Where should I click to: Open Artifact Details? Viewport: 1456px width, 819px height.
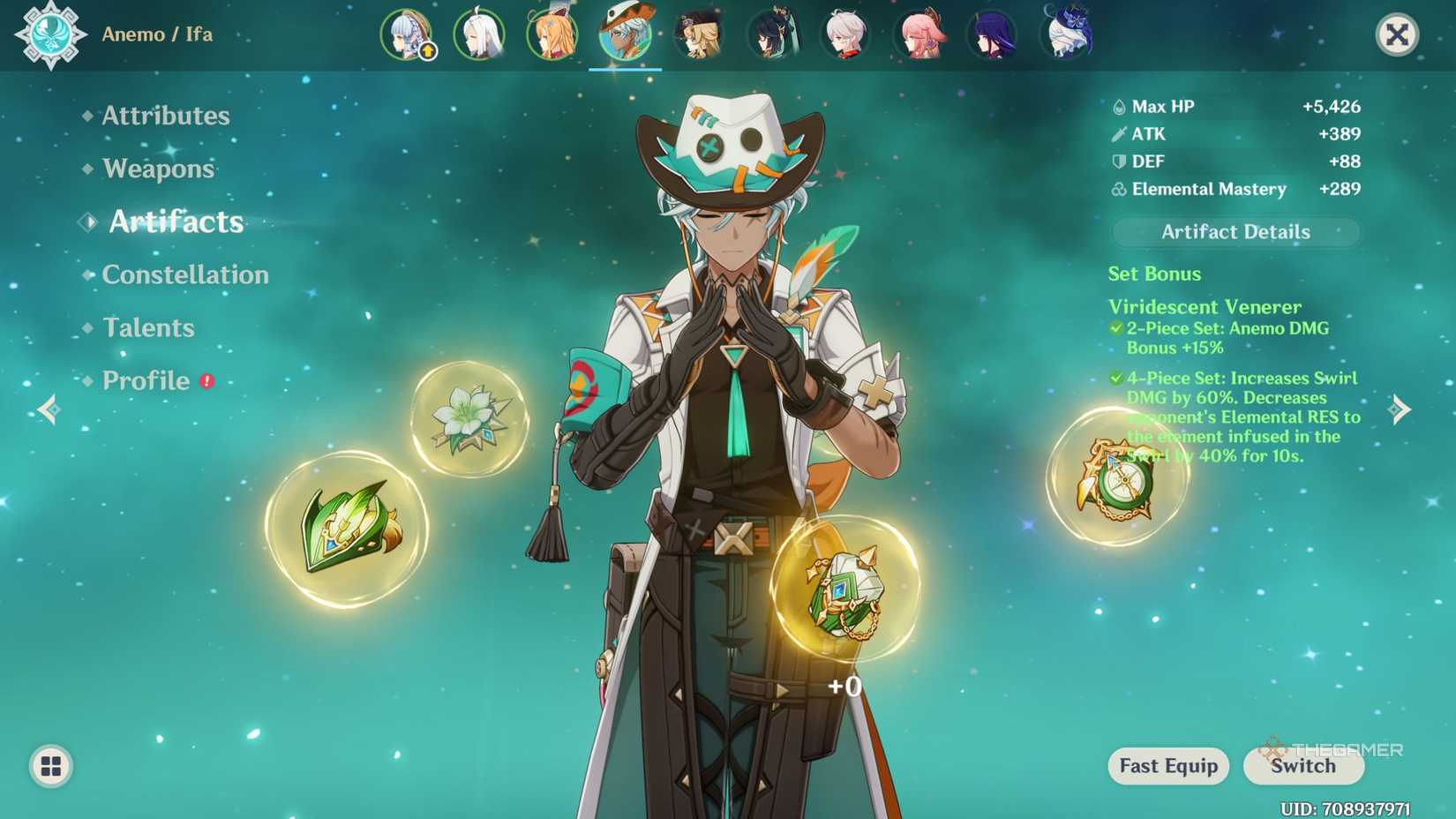point(1235,231)
